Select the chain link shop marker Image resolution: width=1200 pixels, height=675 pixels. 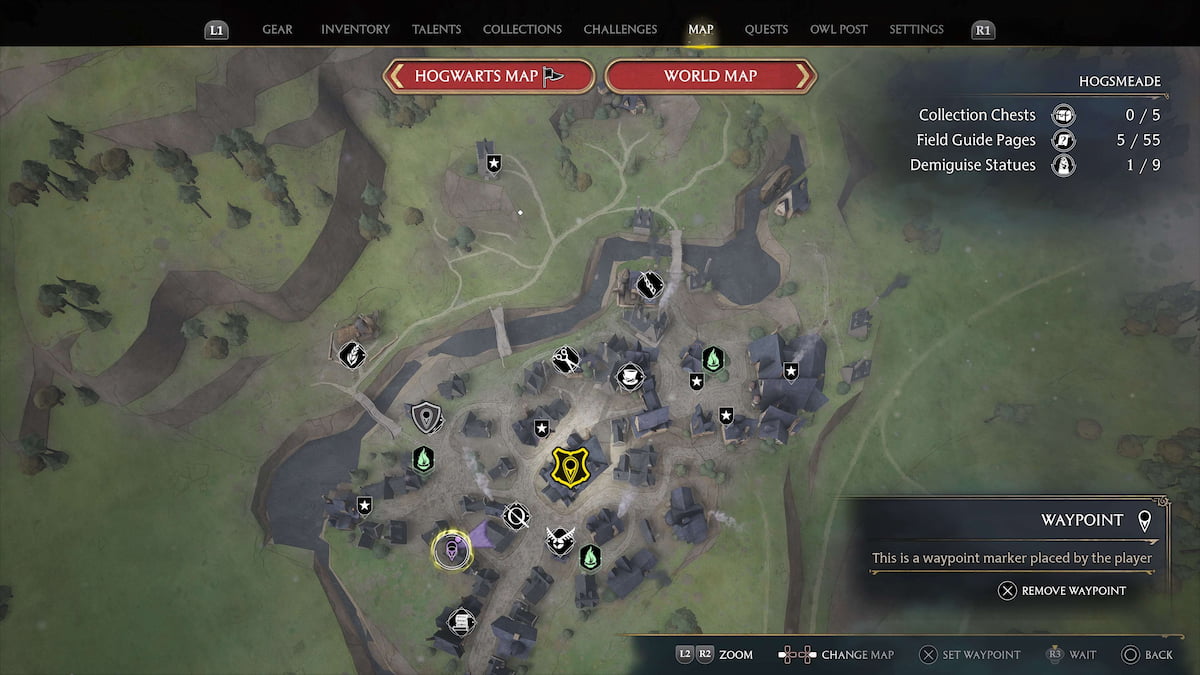(650, 285)
